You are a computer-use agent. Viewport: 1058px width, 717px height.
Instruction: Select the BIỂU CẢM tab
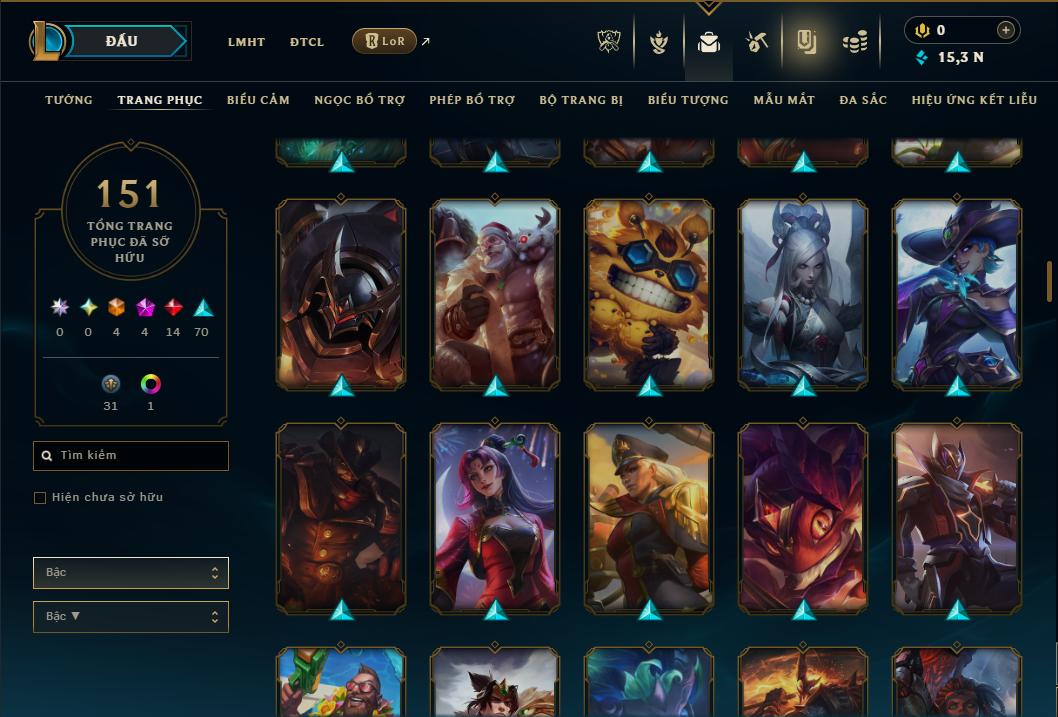point(258,100)
